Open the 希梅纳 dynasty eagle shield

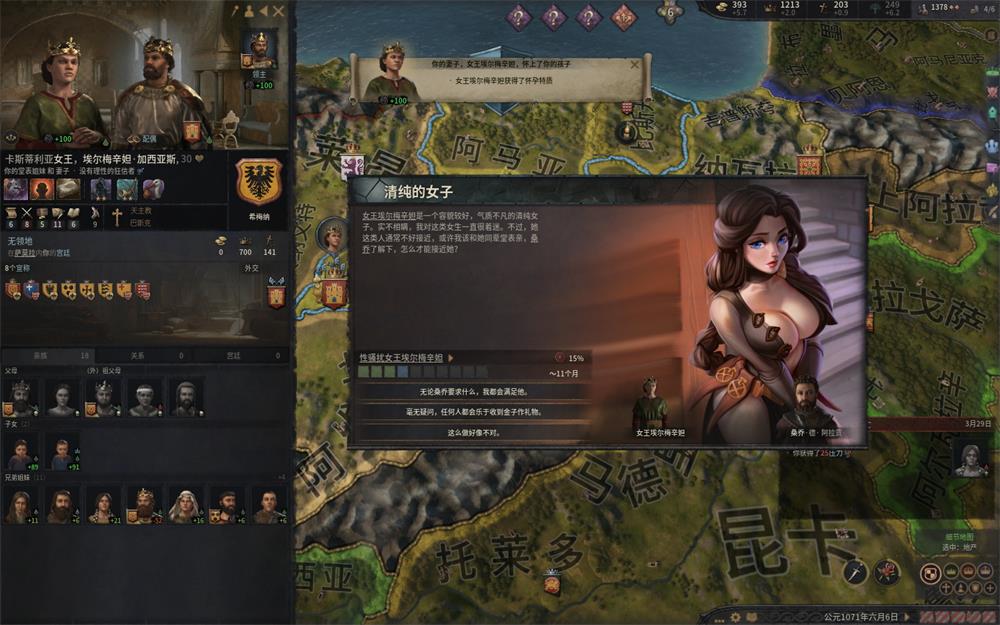(x=258, y=183)
